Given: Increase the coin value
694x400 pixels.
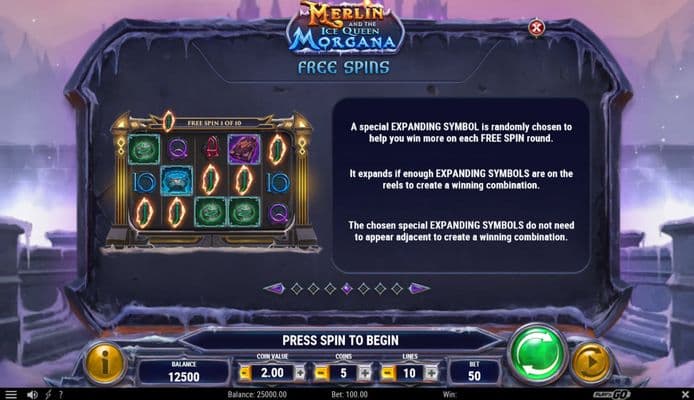Looking at the screenshot, I should point(299,372).
